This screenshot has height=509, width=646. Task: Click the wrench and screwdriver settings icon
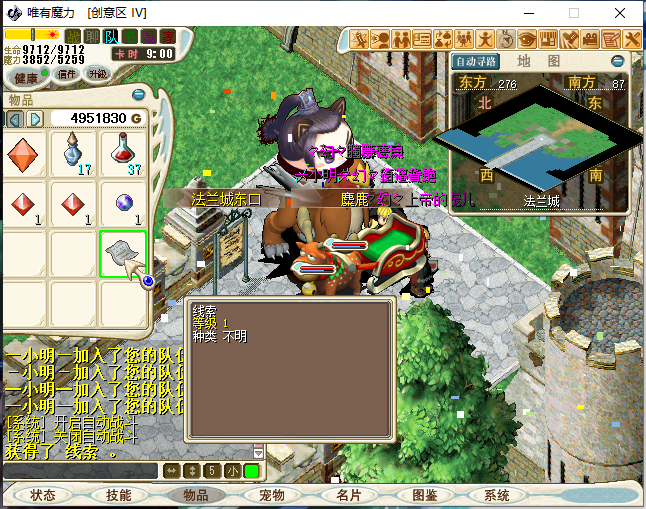pos(633,39)
